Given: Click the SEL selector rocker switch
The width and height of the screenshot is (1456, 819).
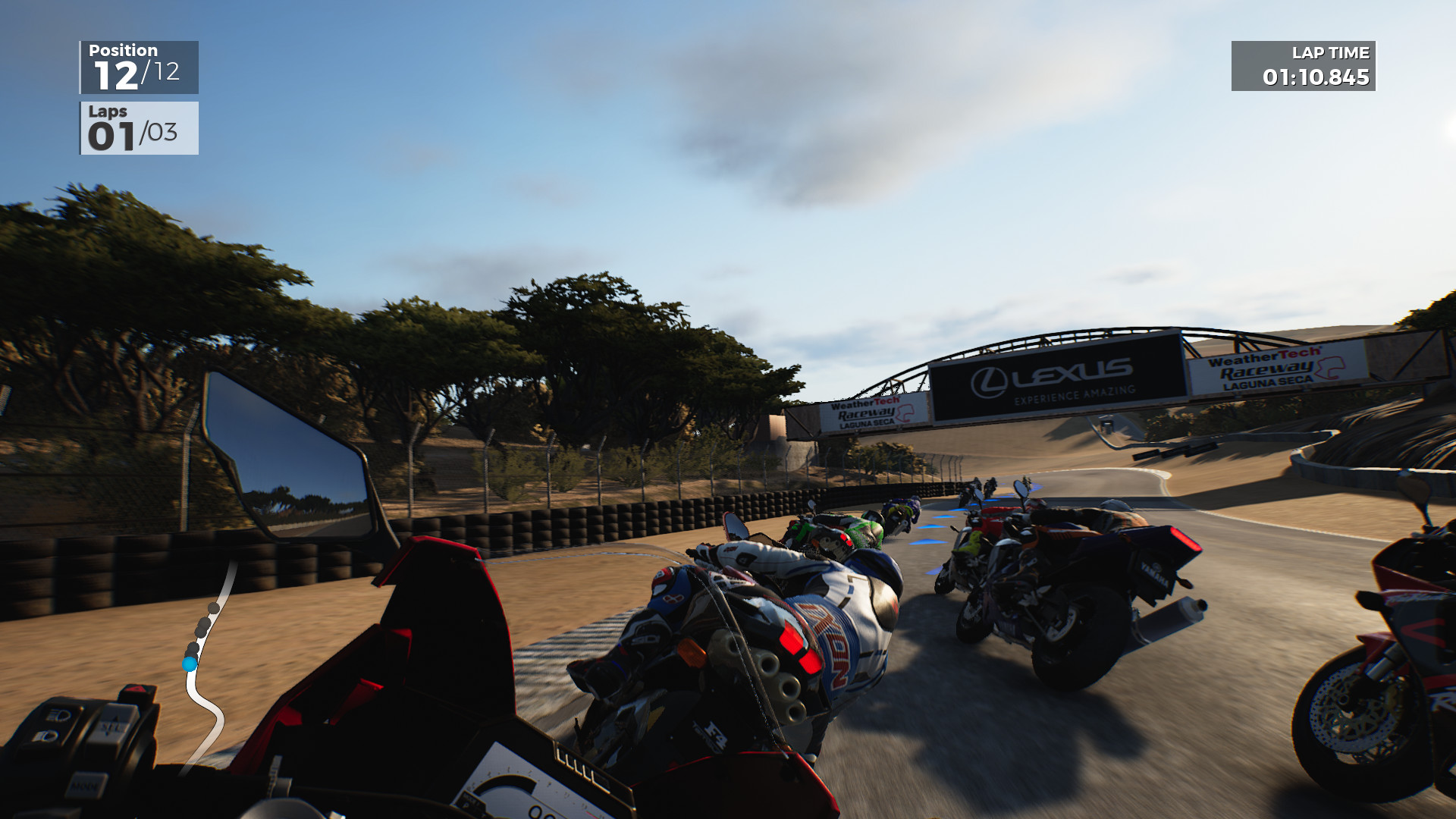Looking at the screenshot, I should pos(111,726).
